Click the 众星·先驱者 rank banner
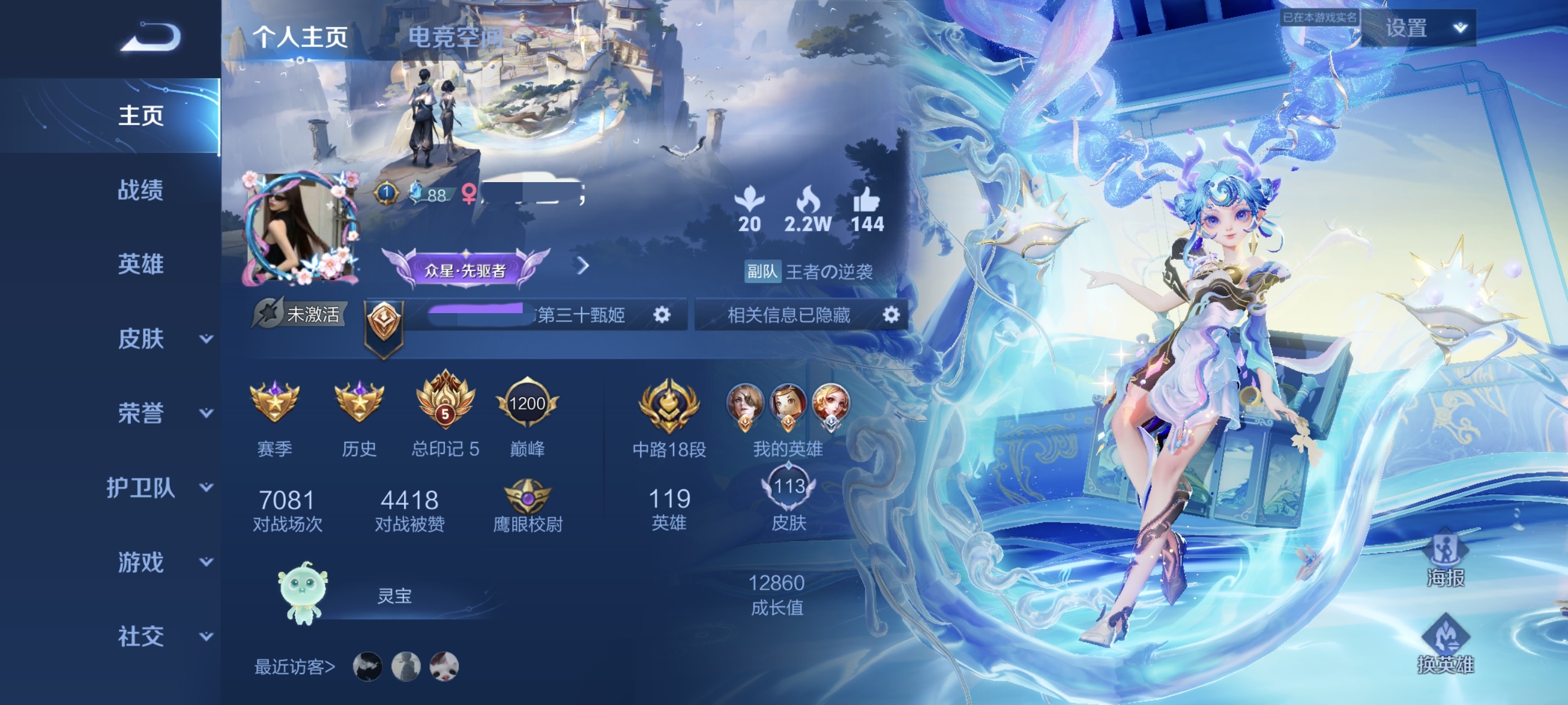This screenshot has width=1568, height=705. point(467,268)
